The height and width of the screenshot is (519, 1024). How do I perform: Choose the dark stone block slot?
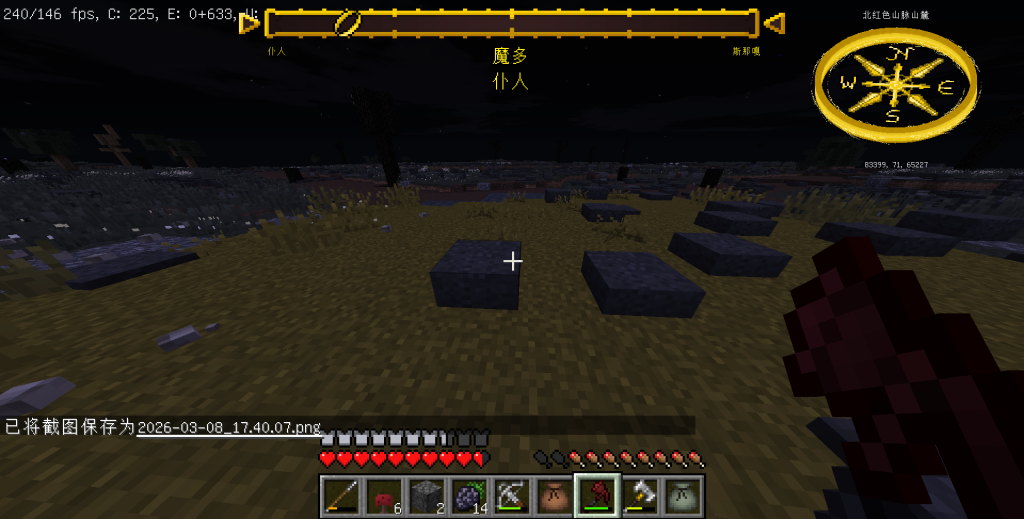[425, 495]
